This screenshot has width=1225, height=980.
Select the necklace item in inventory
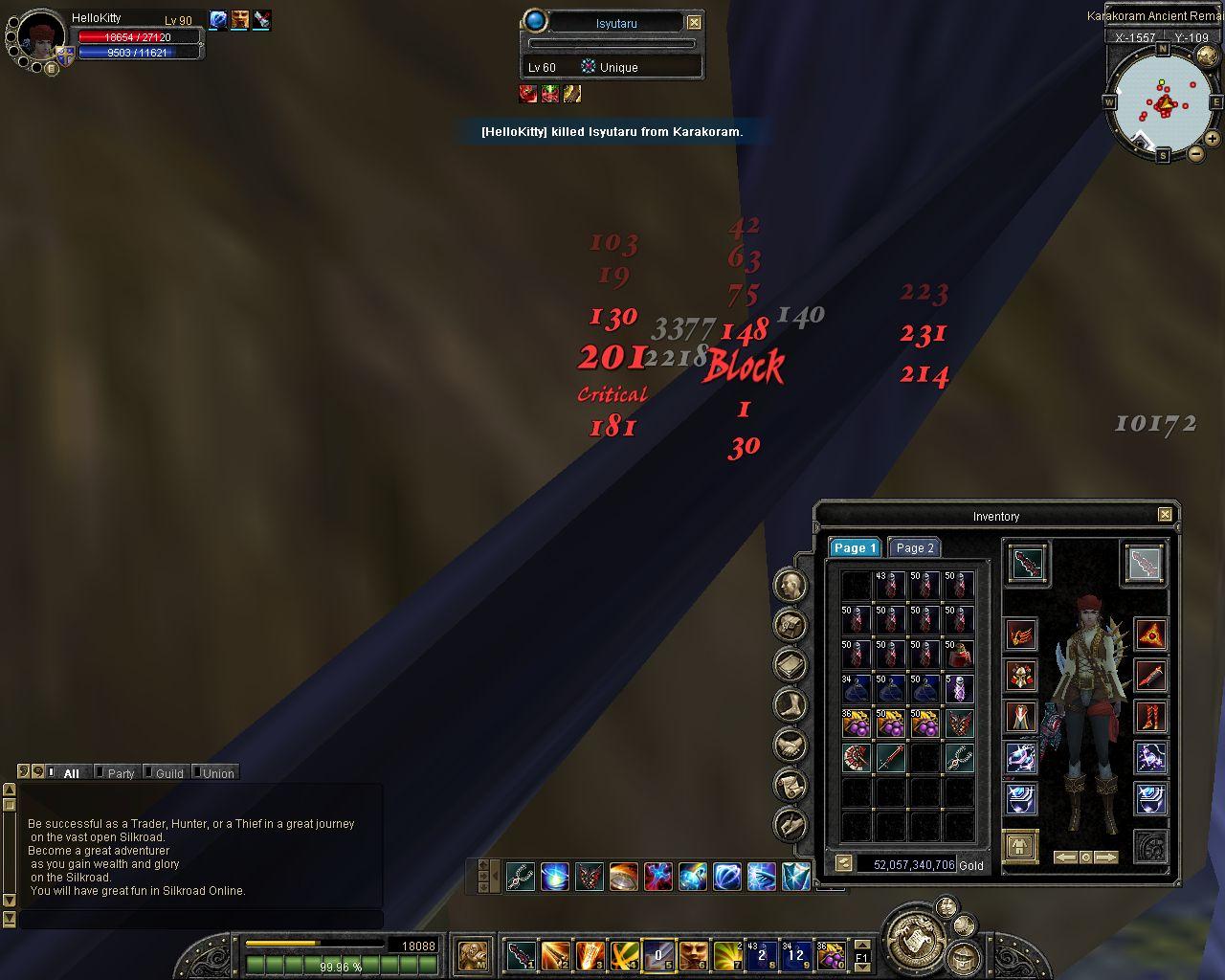959,758
